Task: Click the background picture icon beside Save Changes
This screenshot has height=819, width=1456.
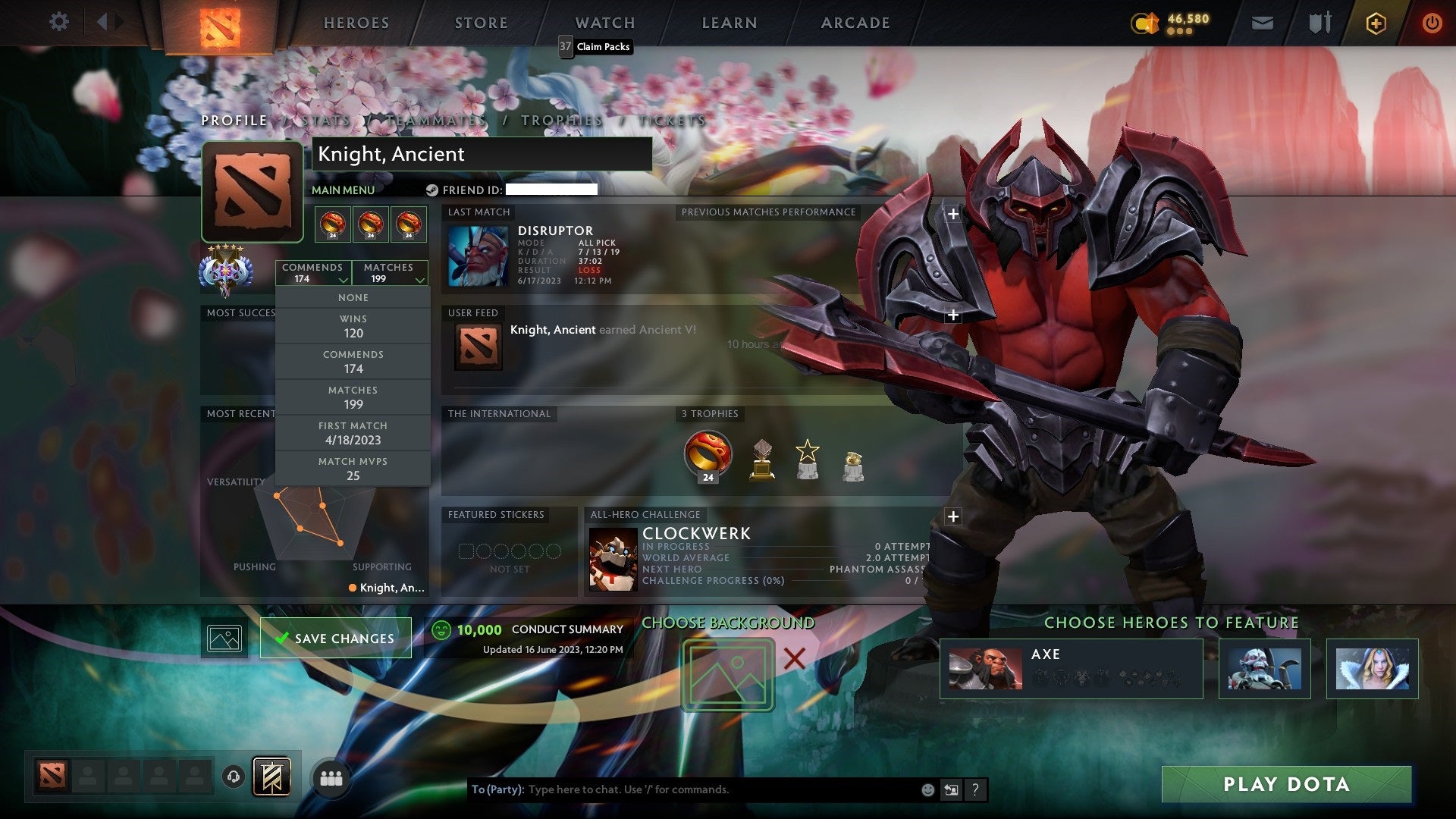Action: (225, 638)
